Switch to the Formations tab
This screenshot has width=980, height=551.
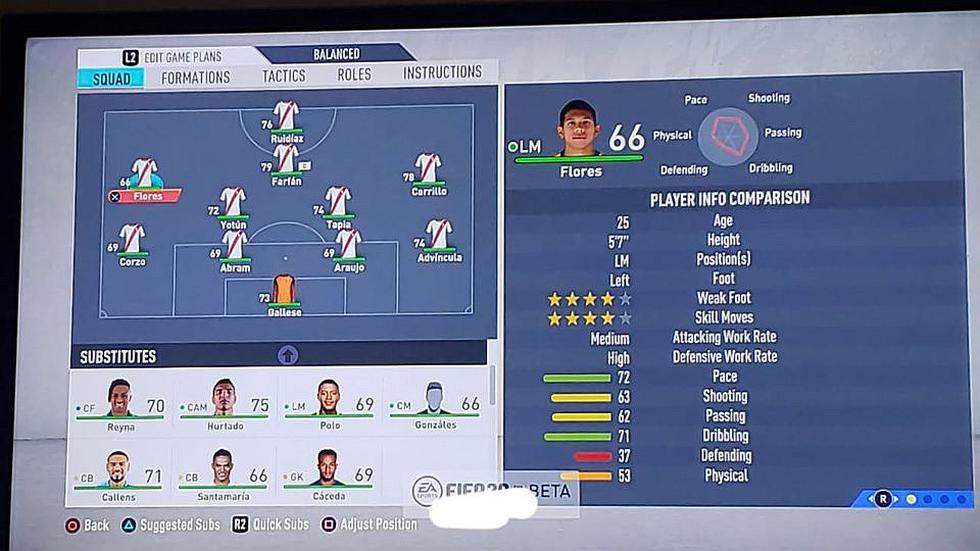click(x=195, y=77)
